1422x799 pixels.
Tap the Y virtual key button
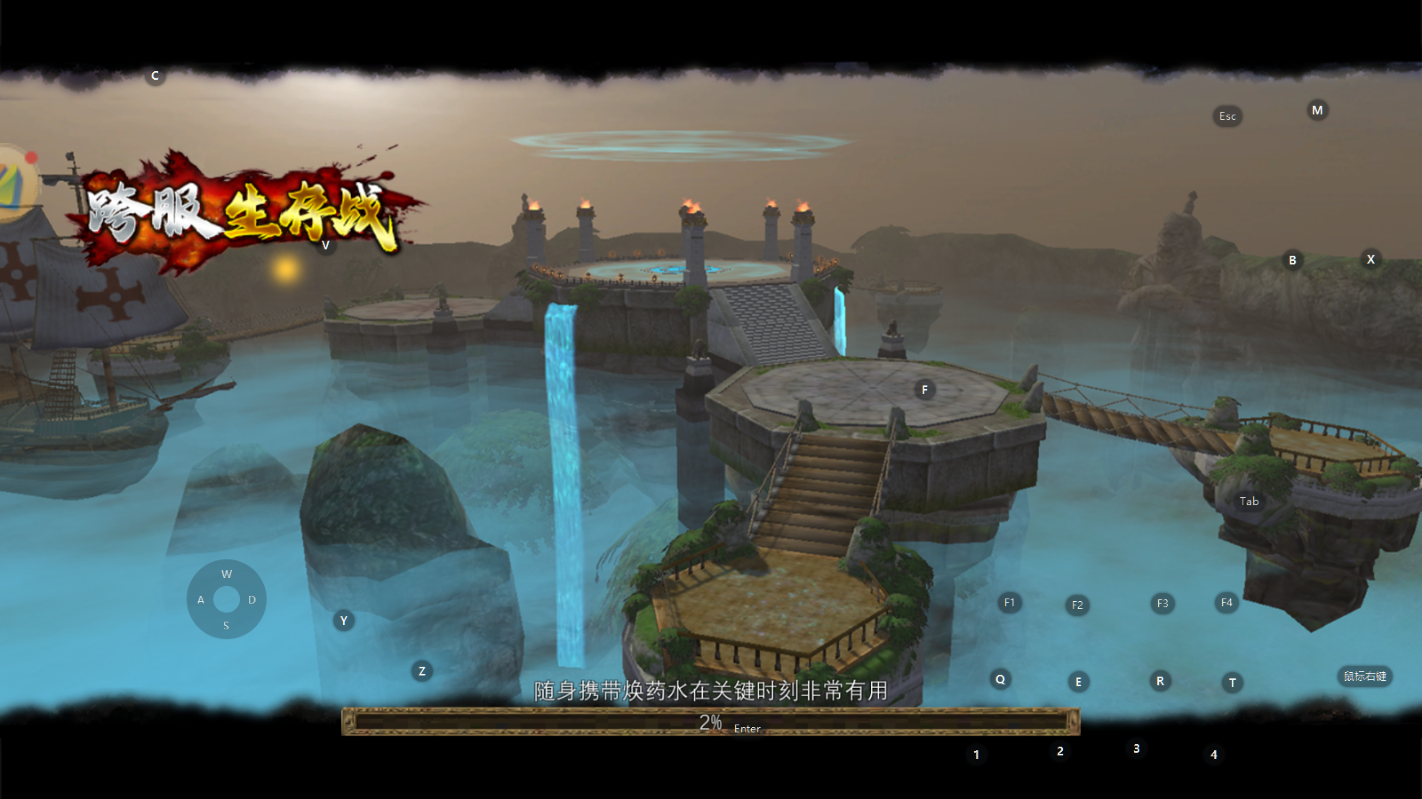coord(344,620)
